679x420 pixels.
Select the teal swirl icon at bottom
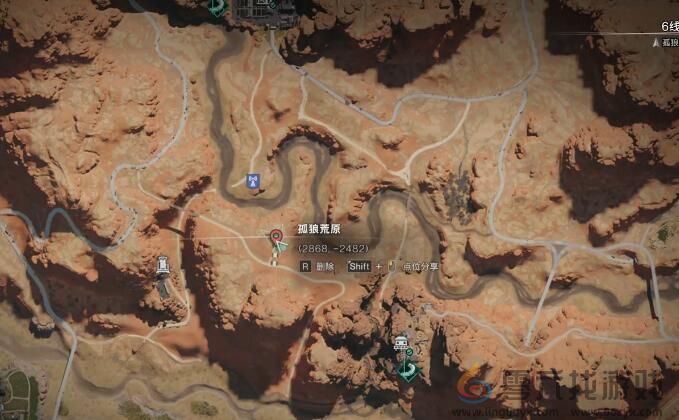[x=407, y=371]
